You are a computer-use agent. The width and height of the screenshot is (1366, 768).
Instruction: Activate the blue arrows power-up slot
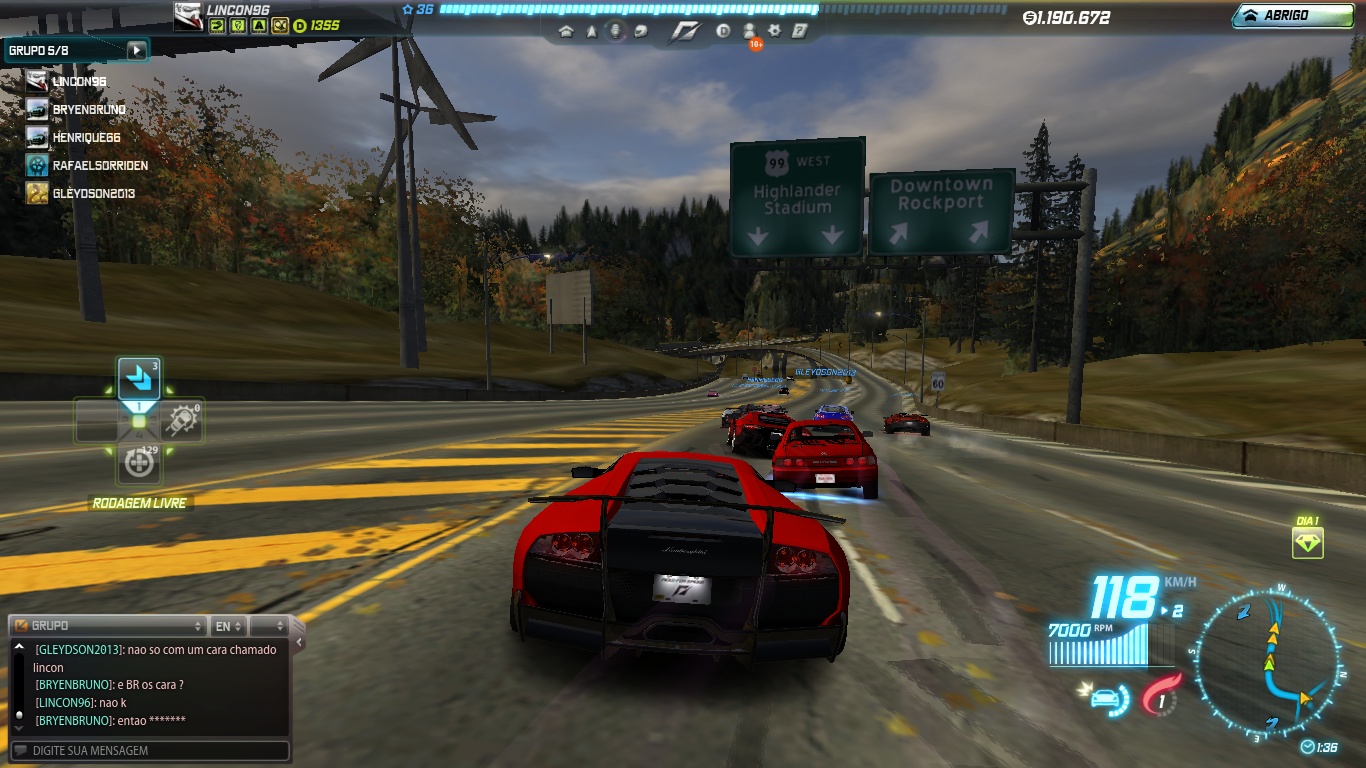(x=138, y=380)
